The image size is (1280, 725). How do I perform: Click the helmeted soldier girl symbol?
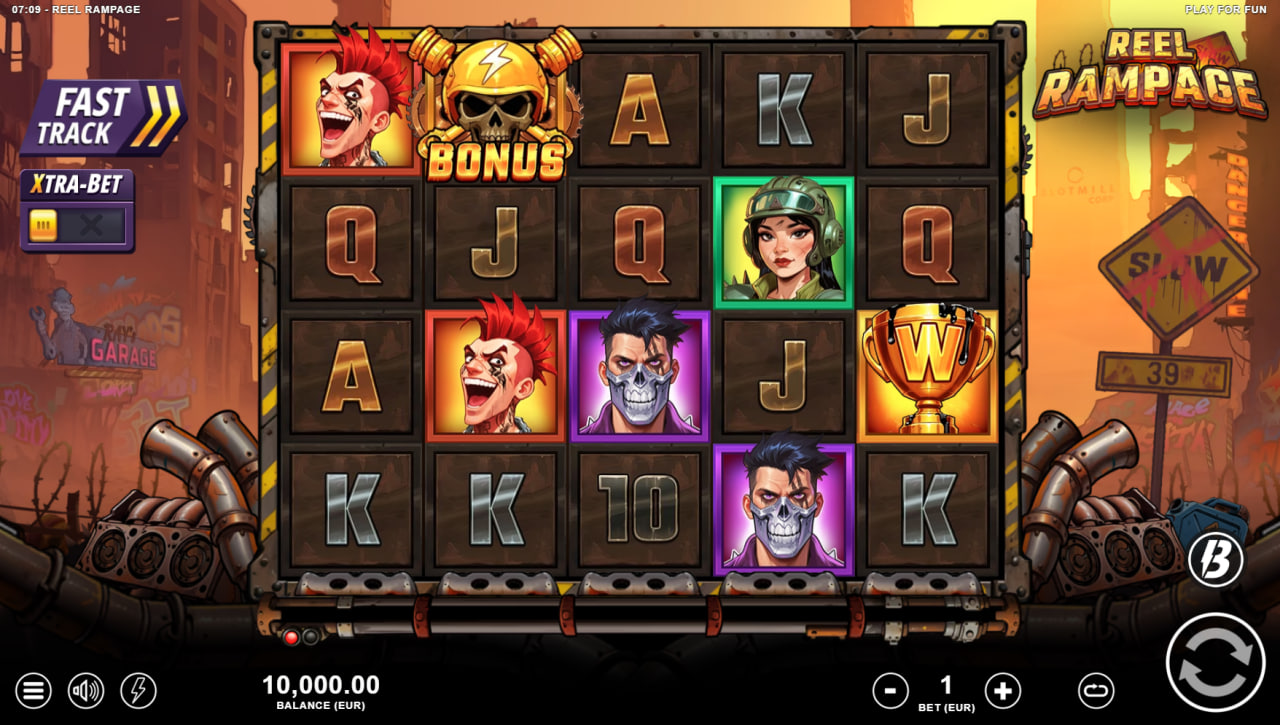click(x=783, y=238)
